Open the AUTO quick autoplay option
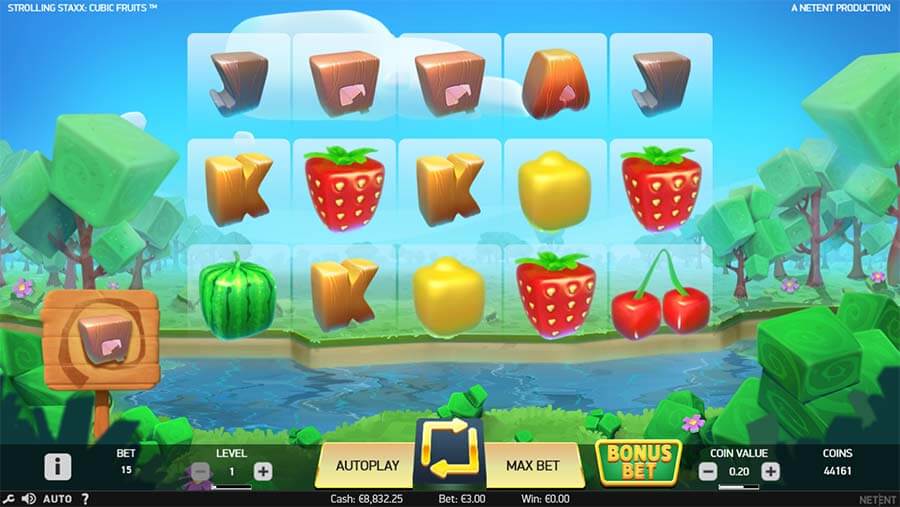 click(58, 498)
